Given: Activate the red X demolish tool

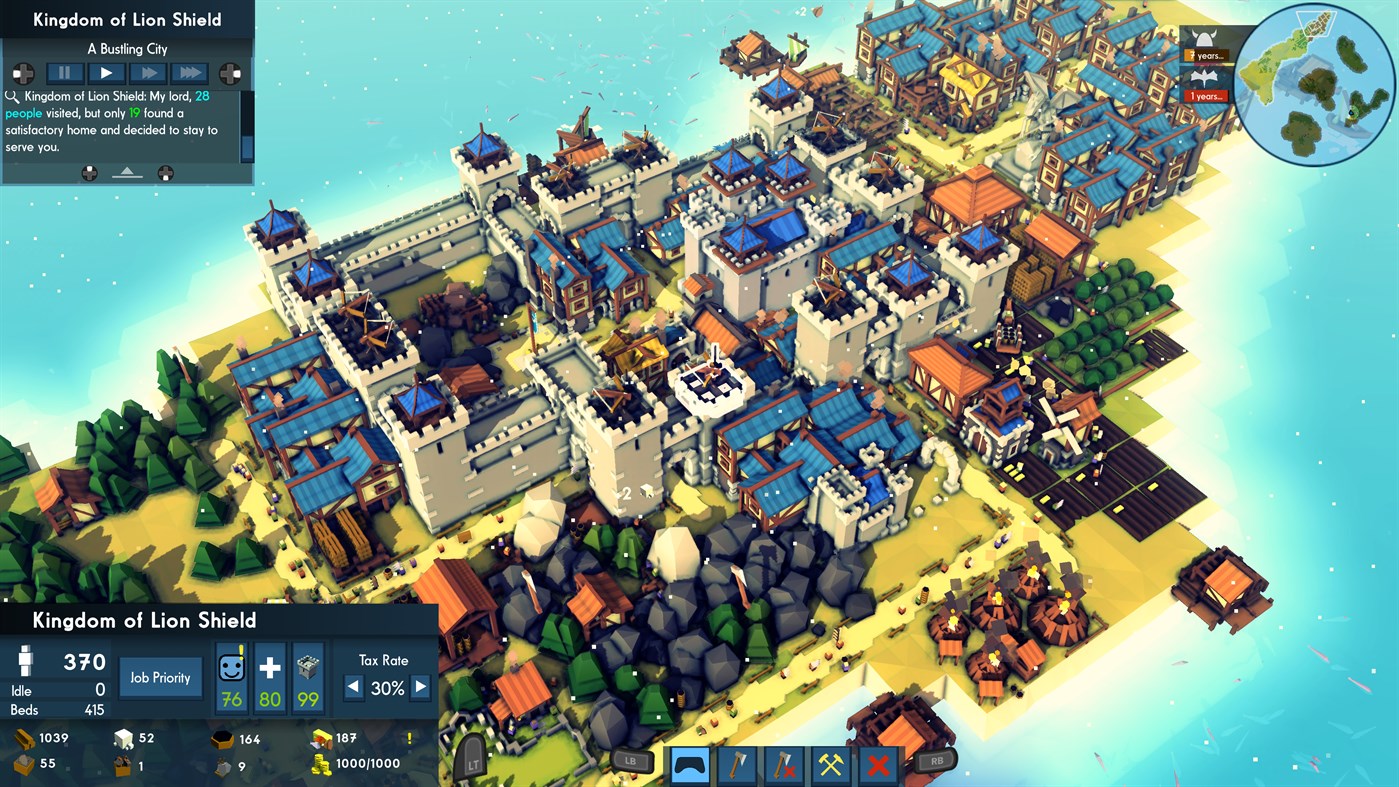Looking at the screenshot, I should point(877,765).
